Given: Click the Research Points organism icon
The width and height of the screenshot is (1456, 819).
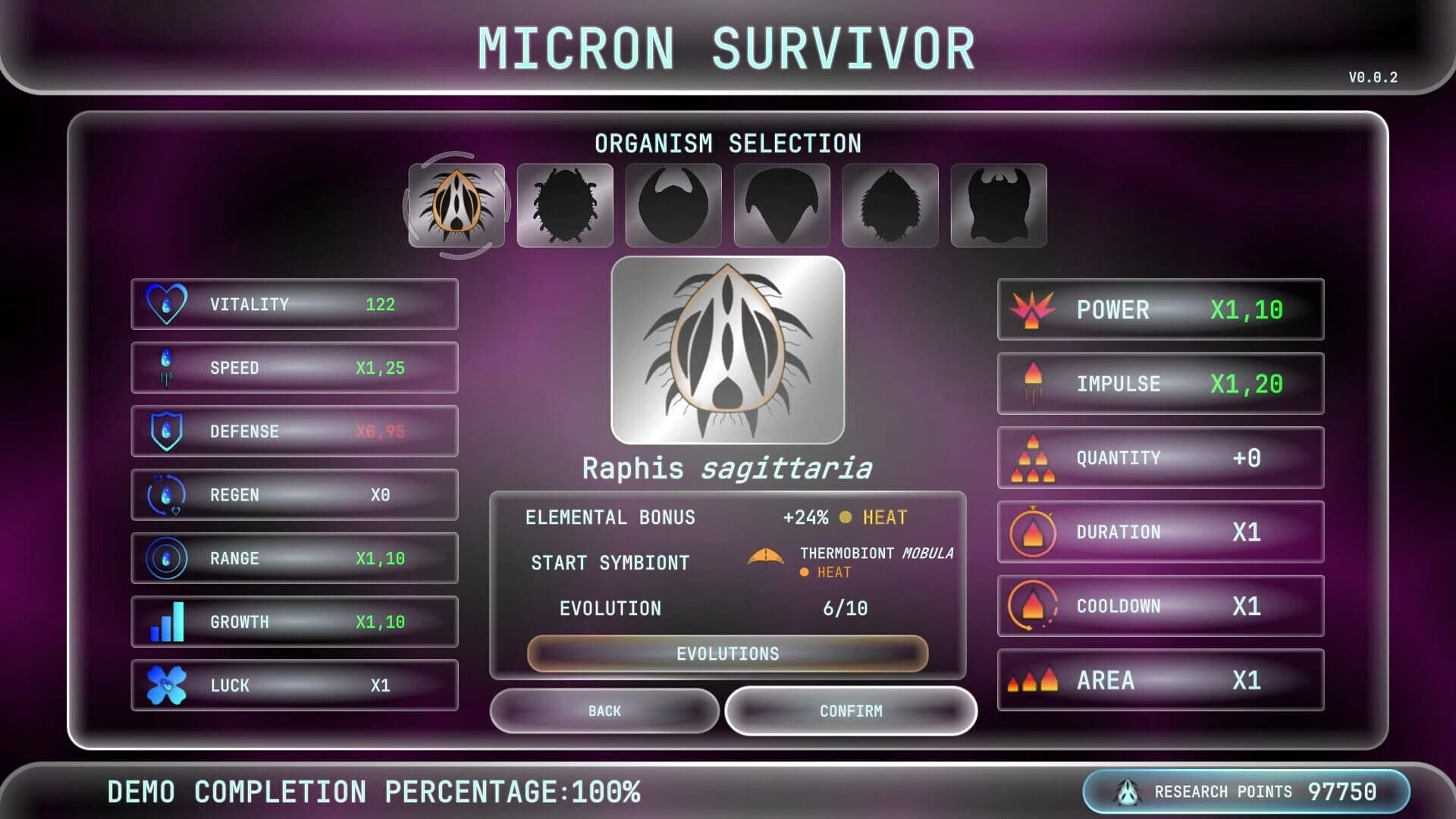Looking at the screenshot, I should tap(1129, 791).
